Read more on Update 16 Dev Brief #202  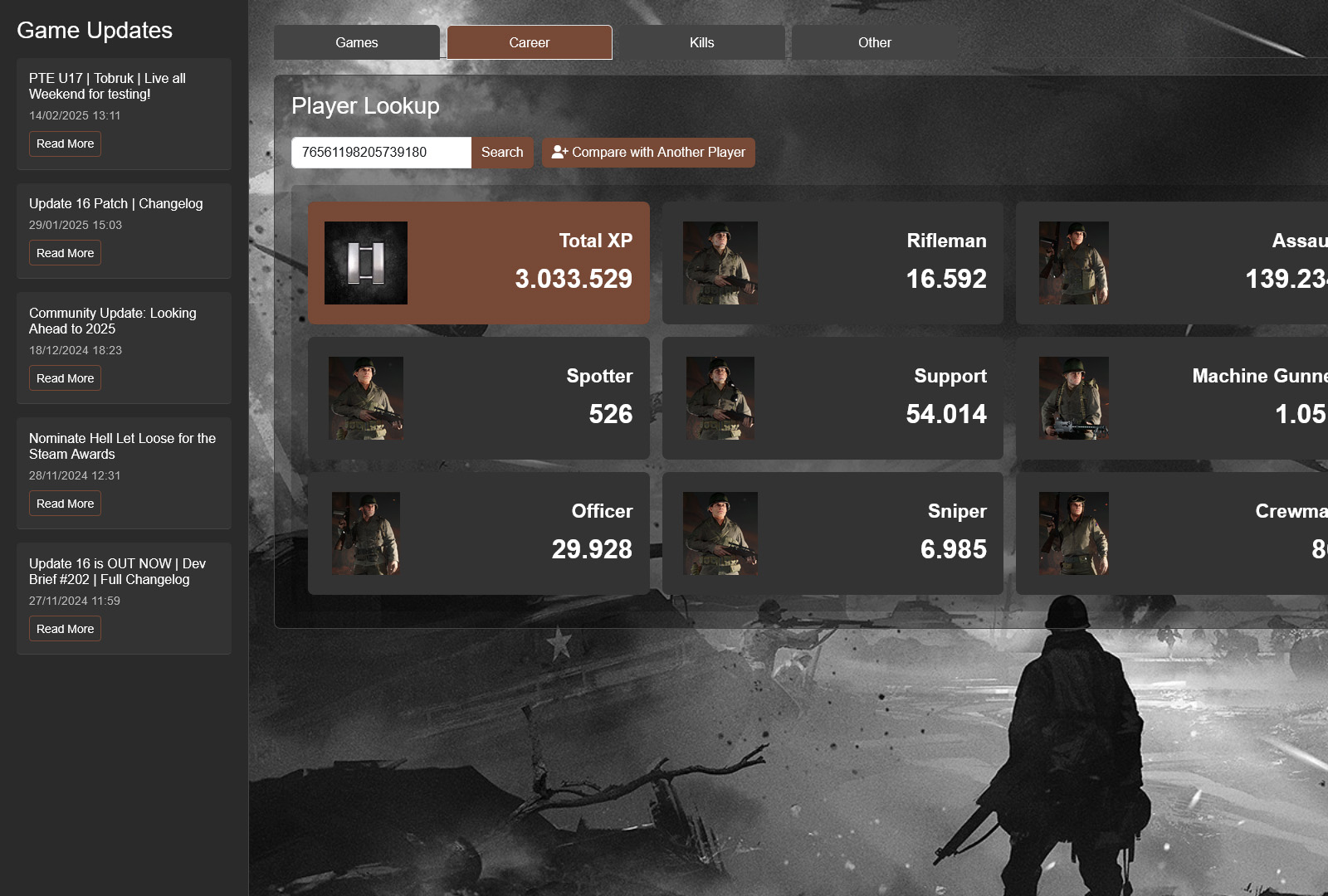pyautogui.click(x=65, y=629)
